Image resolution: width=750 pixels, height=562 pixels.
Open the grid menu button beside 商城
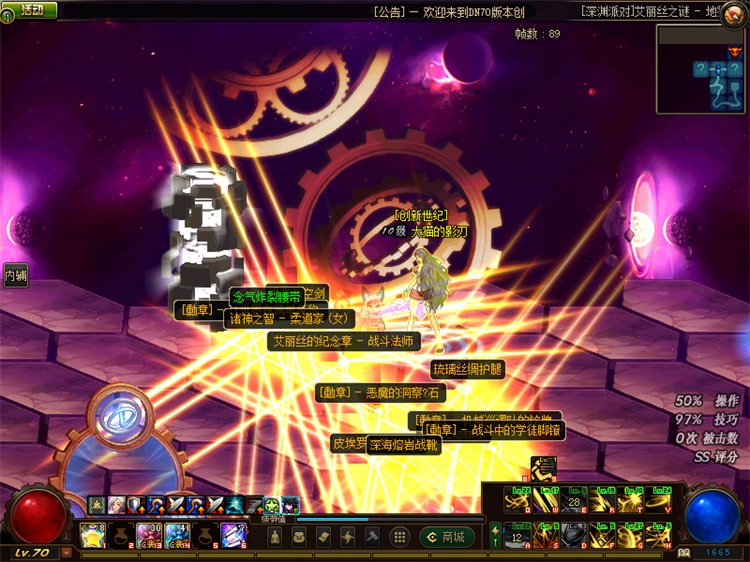(399, 537)
